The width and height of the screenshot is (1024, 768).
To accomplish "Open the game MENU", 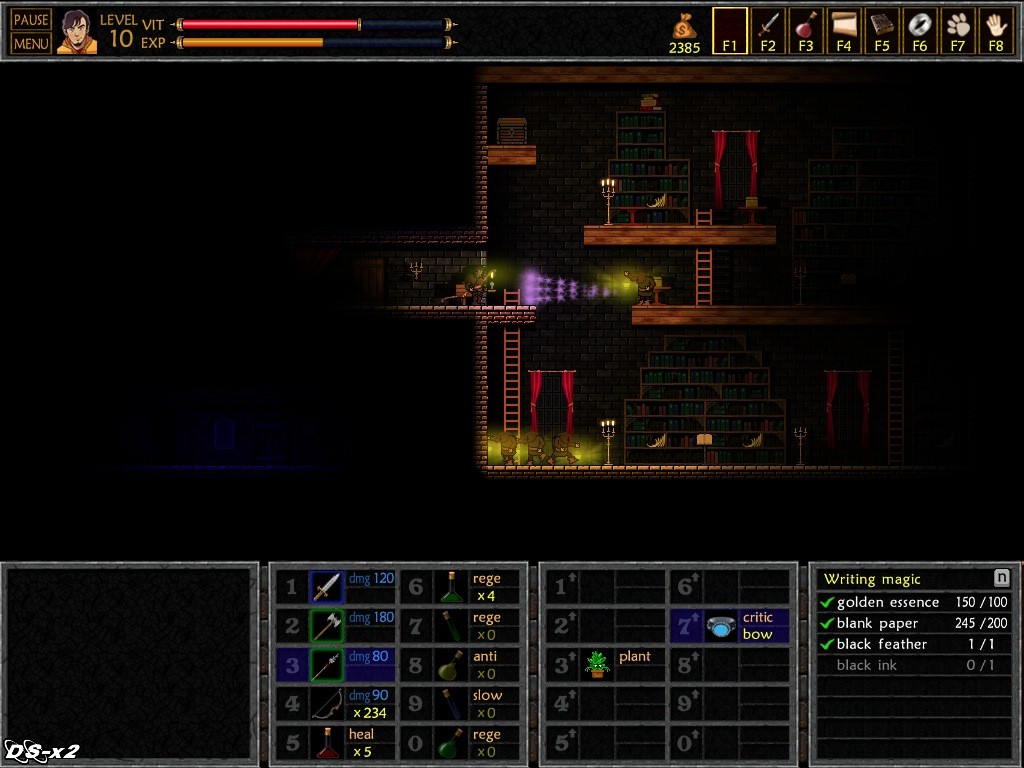I will [x=31, y=43].
